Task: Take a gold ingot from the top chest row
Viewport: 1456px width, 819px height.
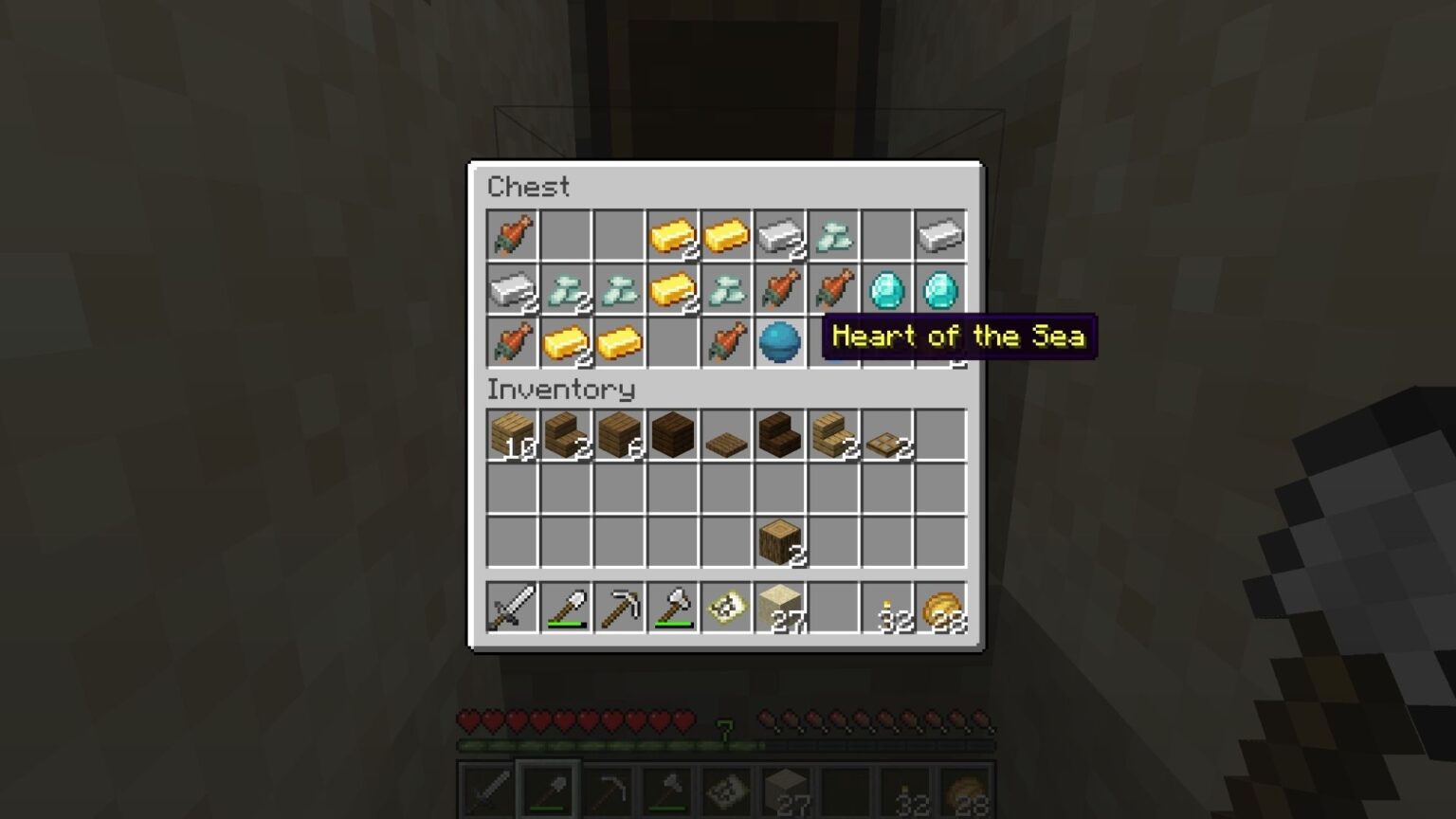Action: (x=672, y=236)
